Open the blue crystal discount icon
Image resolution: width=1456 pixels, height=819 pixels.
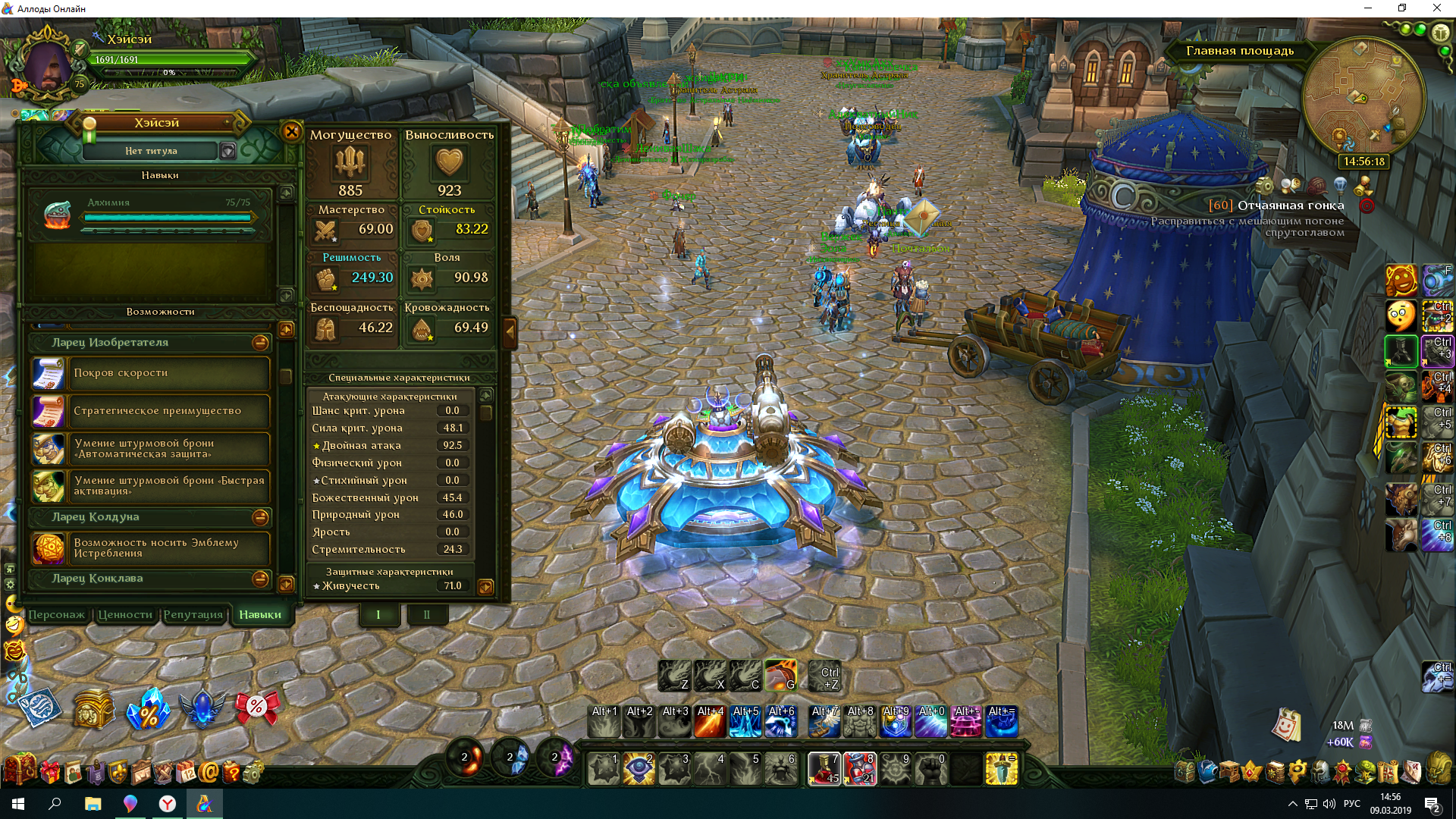149,708
